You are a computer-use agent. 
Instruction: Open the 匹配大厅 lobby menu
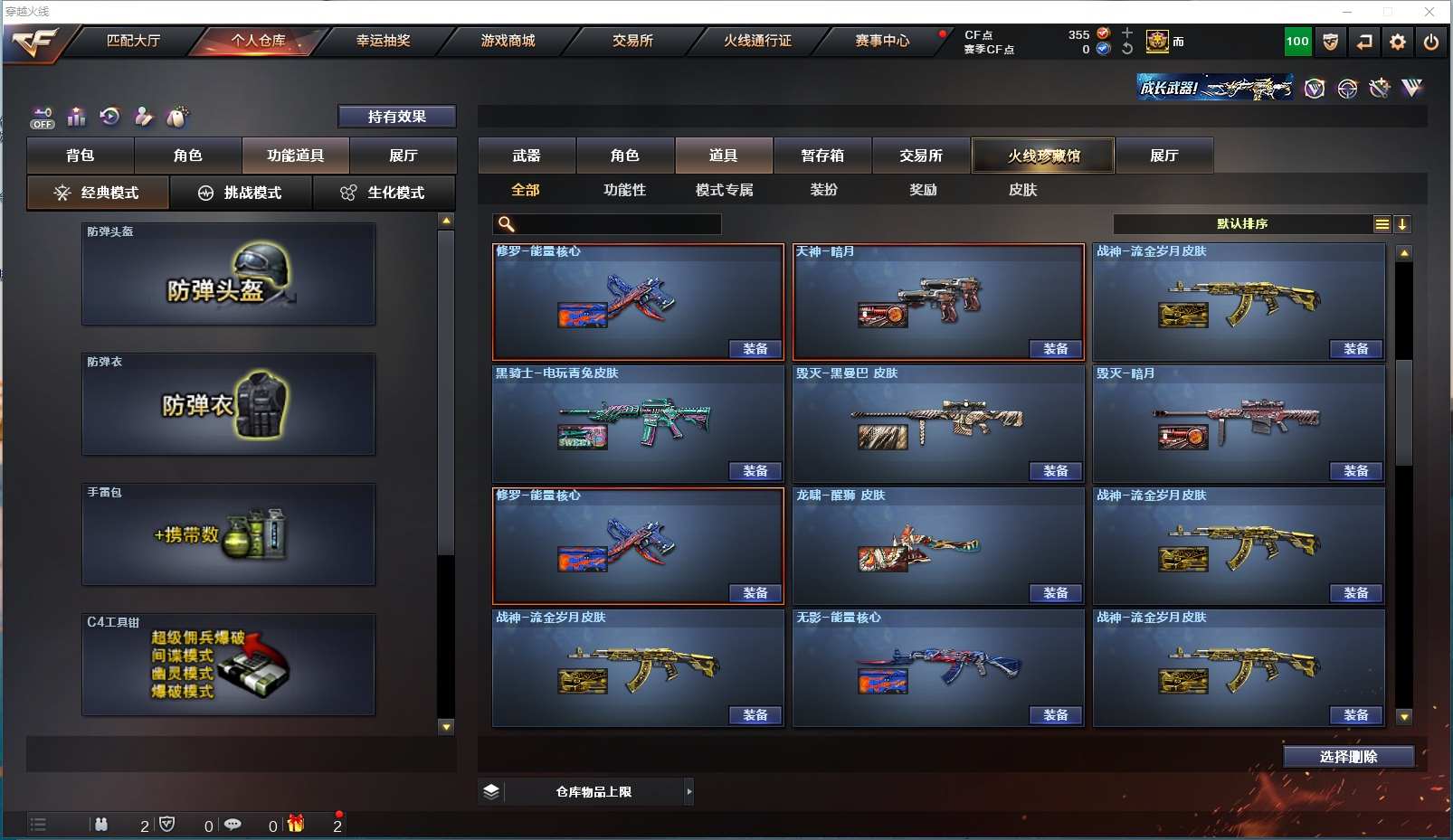click(x=133, y=41)
